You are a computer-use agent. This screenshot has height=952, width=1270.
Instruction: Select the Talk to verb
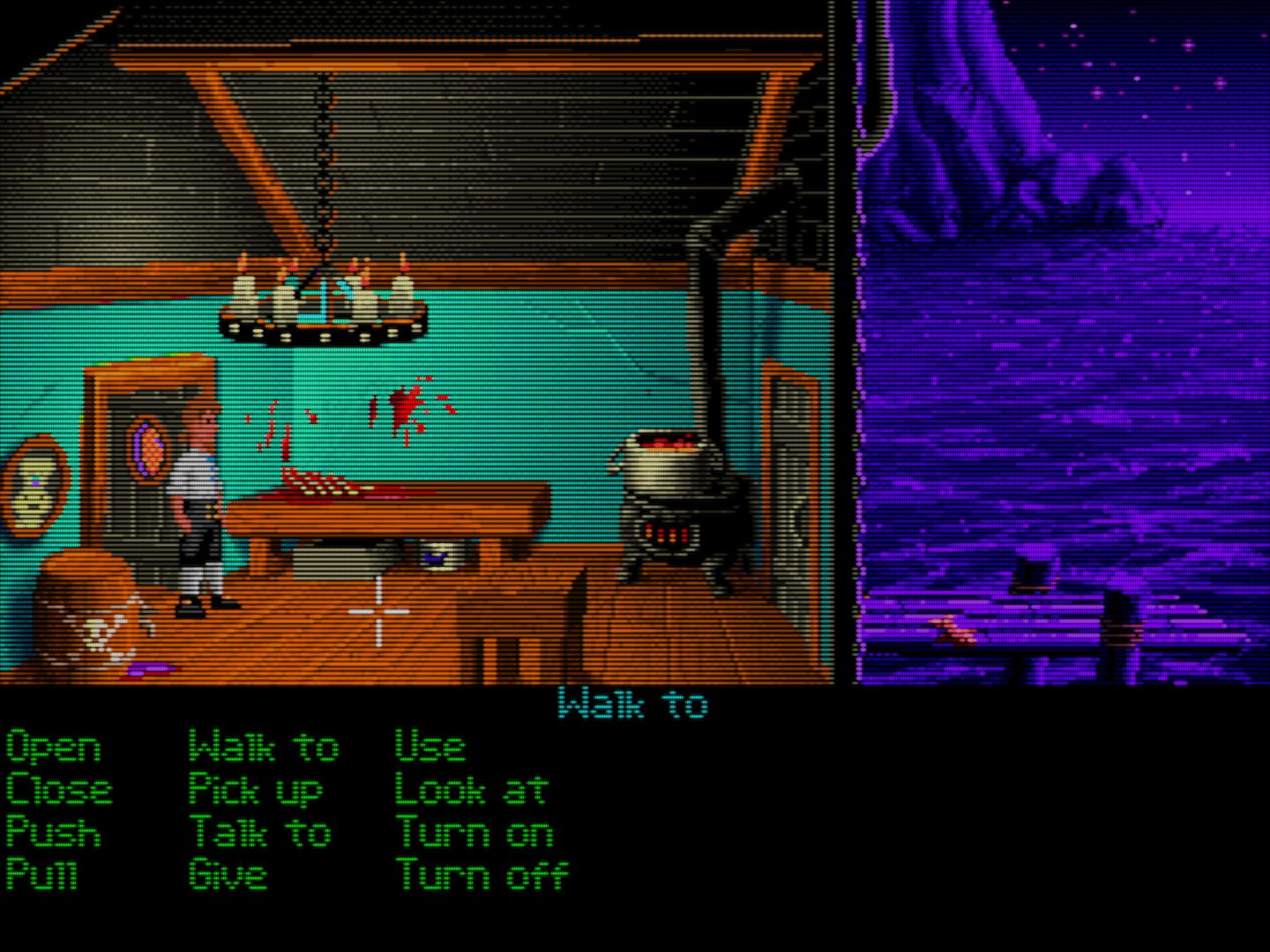[x=260, y=831]
